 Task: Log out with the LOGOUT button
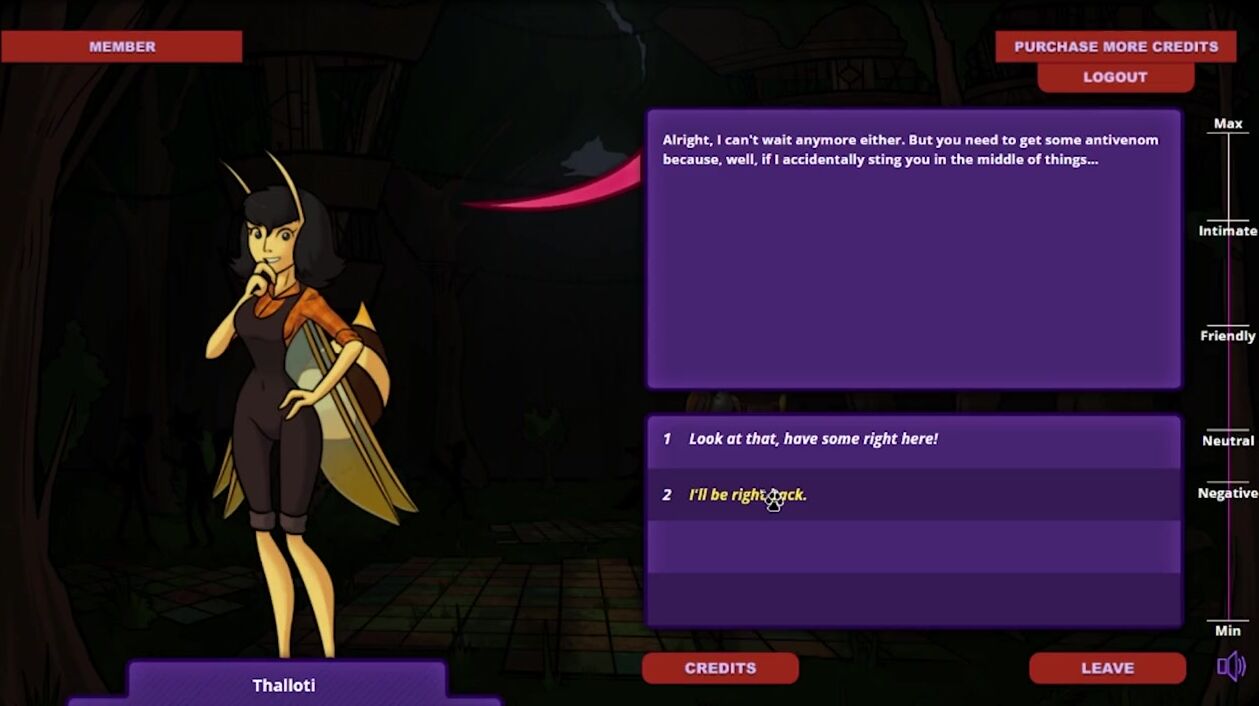click(1115, 77)
